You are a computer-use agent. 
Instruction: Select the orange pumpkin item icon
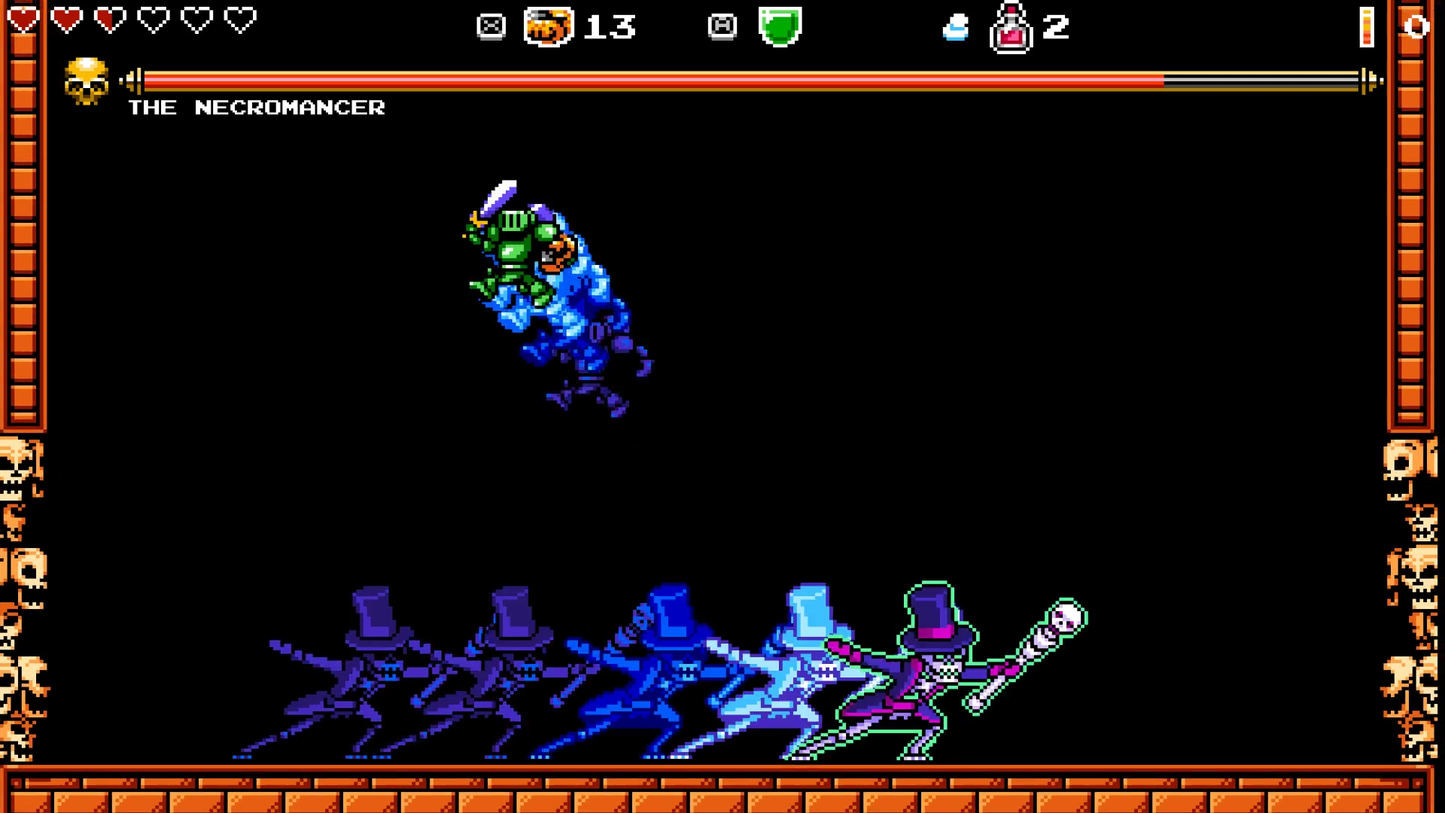[549, 26]
